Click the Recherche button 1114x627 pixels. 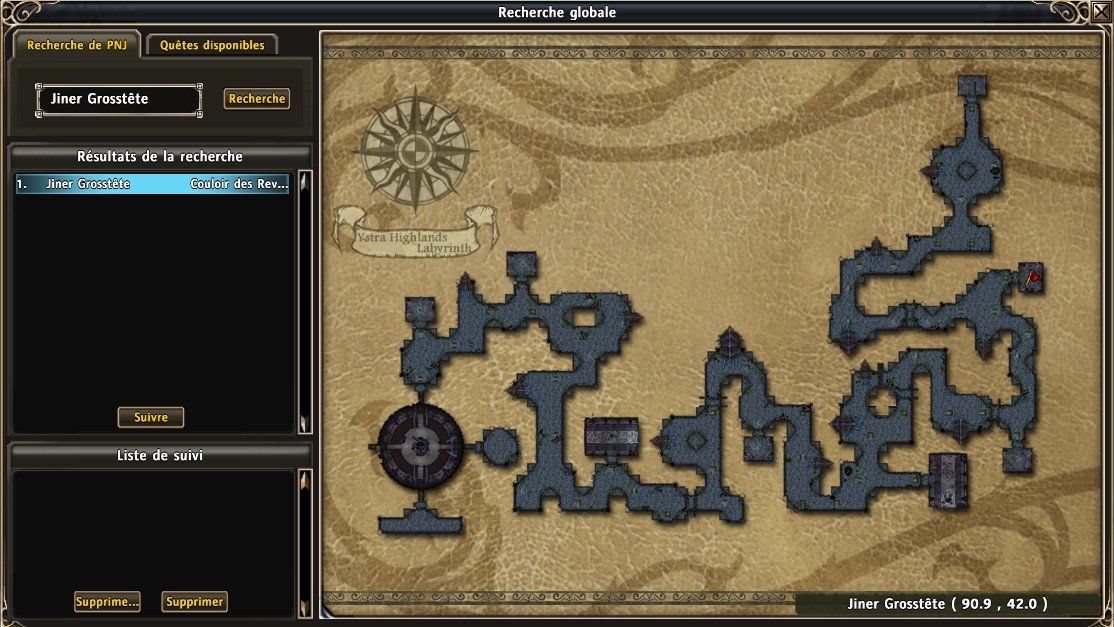[257, 99]
